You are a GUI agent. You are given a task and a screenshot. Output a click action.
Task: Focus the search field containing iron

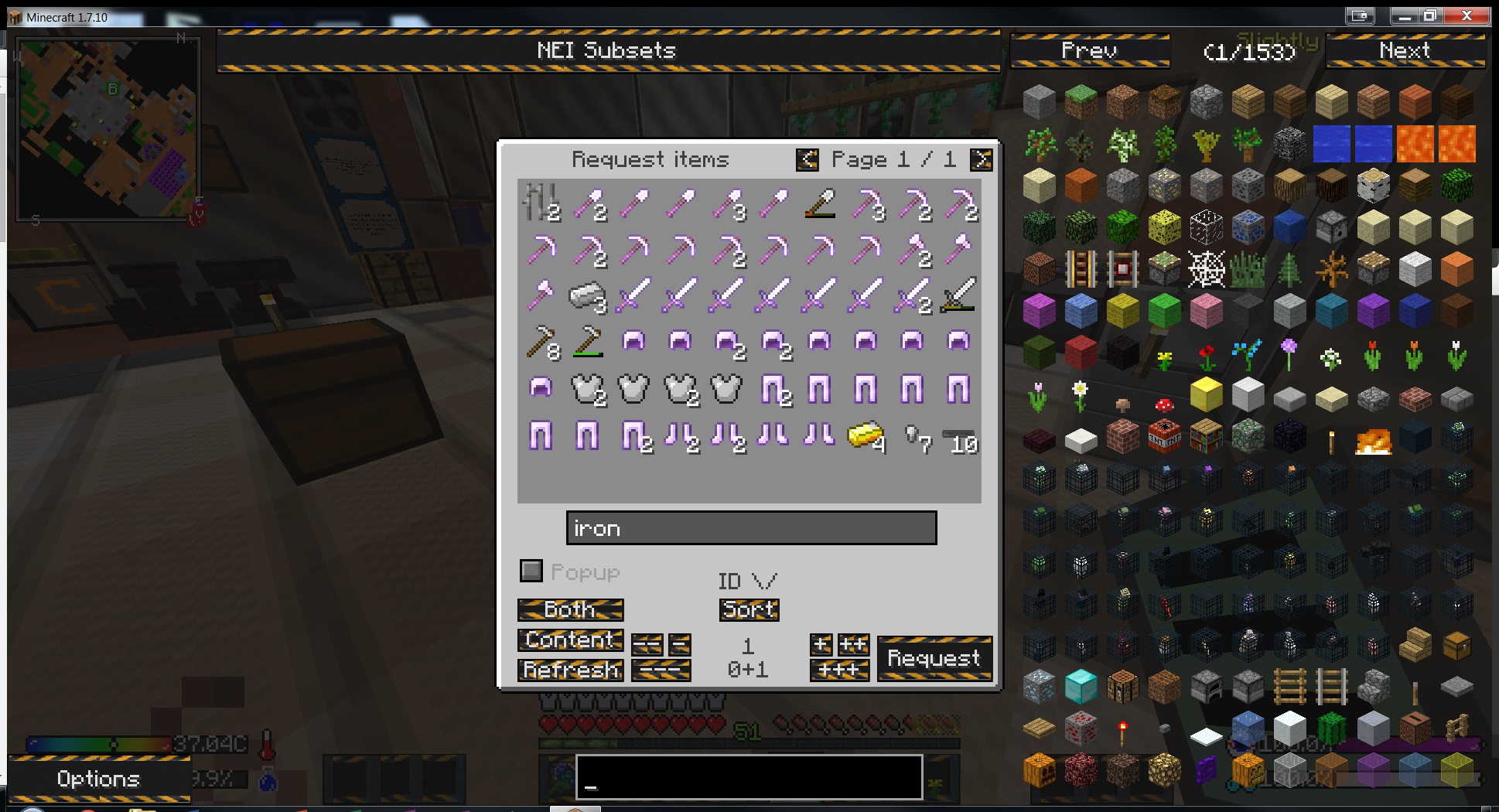750,528
